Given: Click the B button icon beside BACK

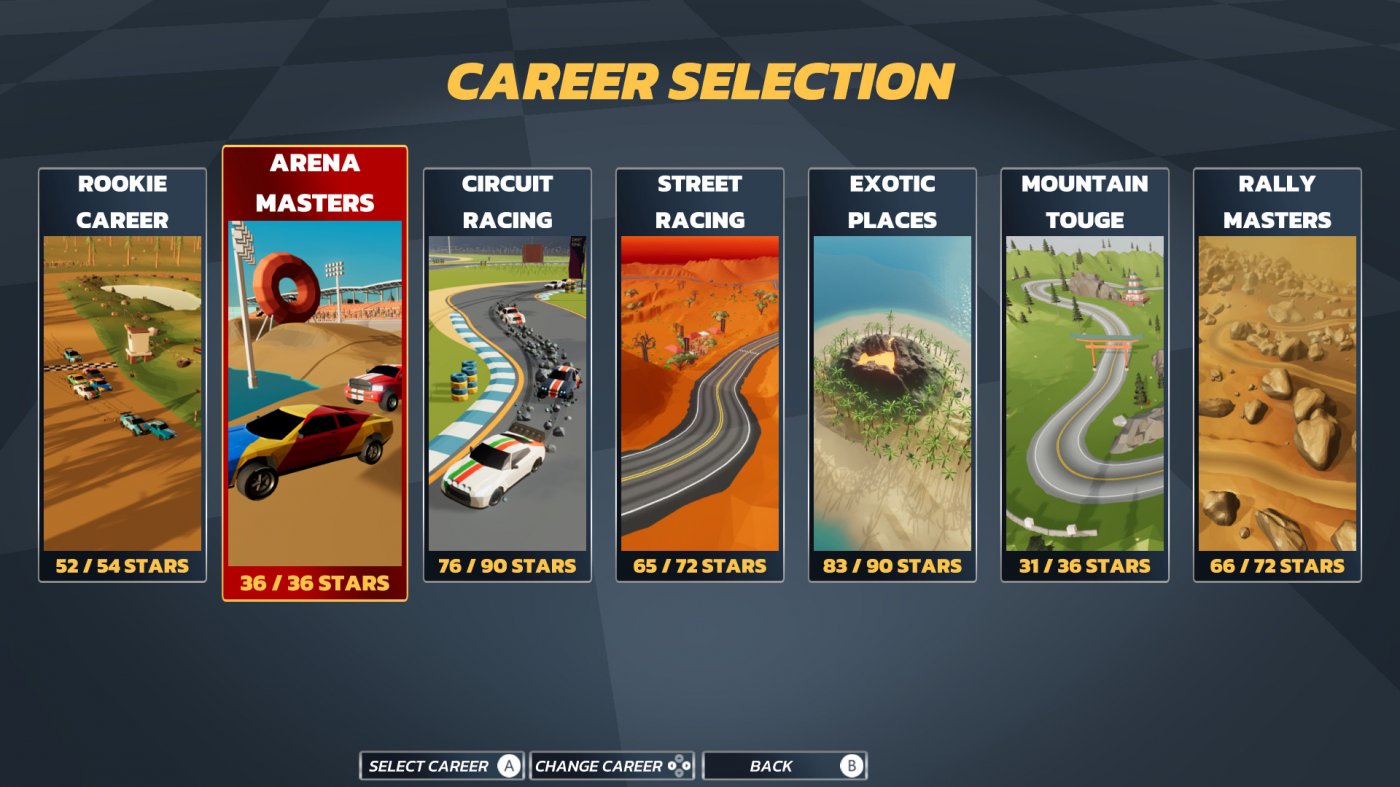Looking at the screenshot, I should tap(853, 766).
